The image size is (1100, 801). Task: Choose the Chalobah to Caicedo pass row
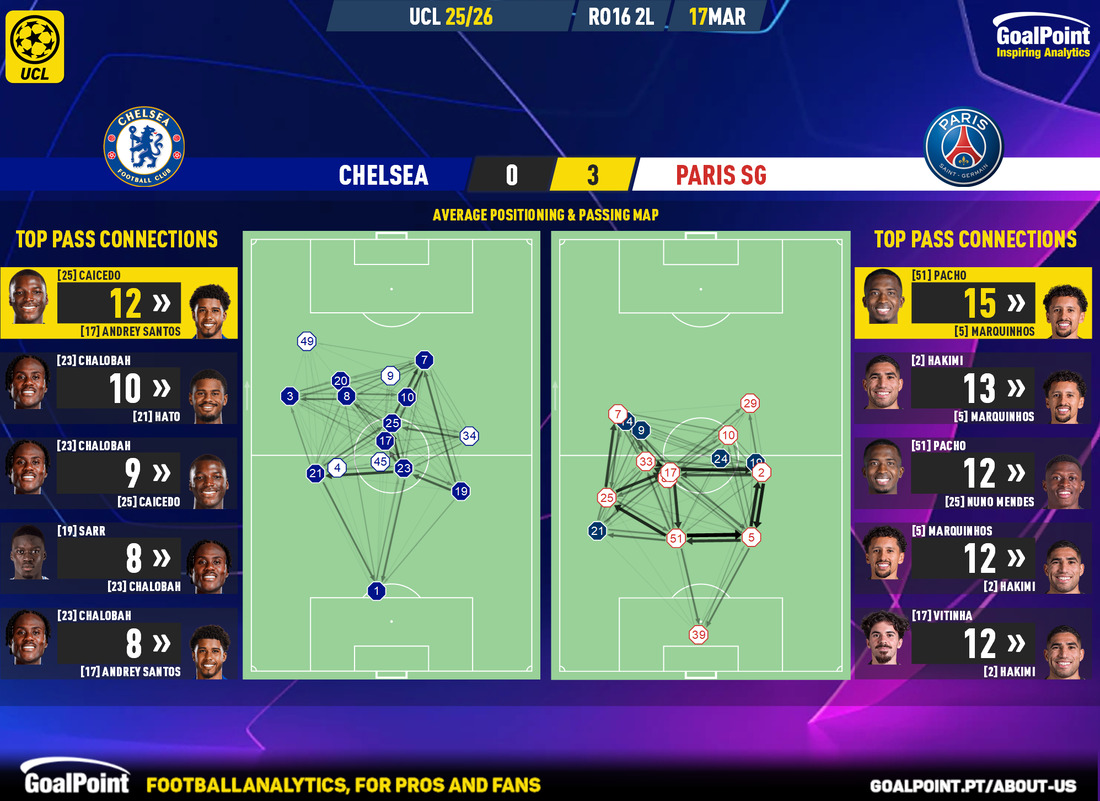[x=120, y=473]
